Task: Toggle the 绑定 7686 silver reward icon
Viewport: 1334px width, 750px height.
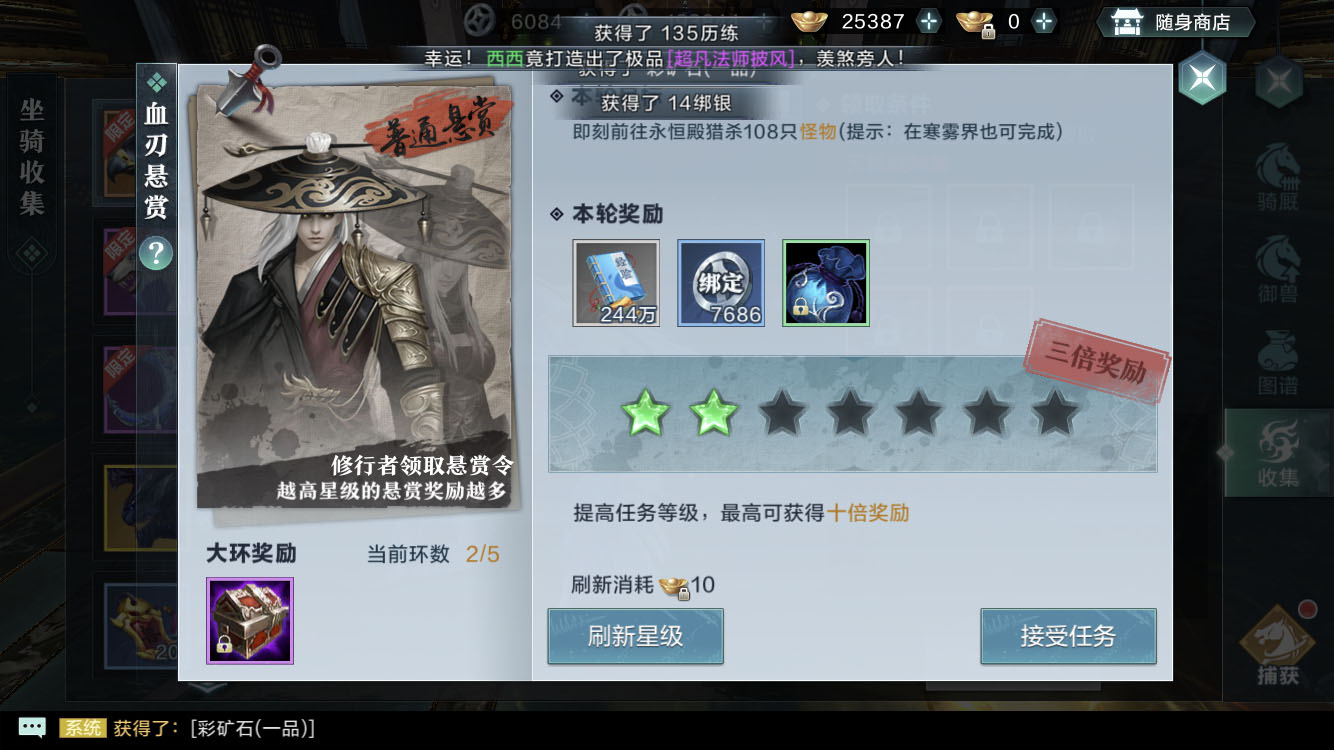Action: tap(722, 282)
